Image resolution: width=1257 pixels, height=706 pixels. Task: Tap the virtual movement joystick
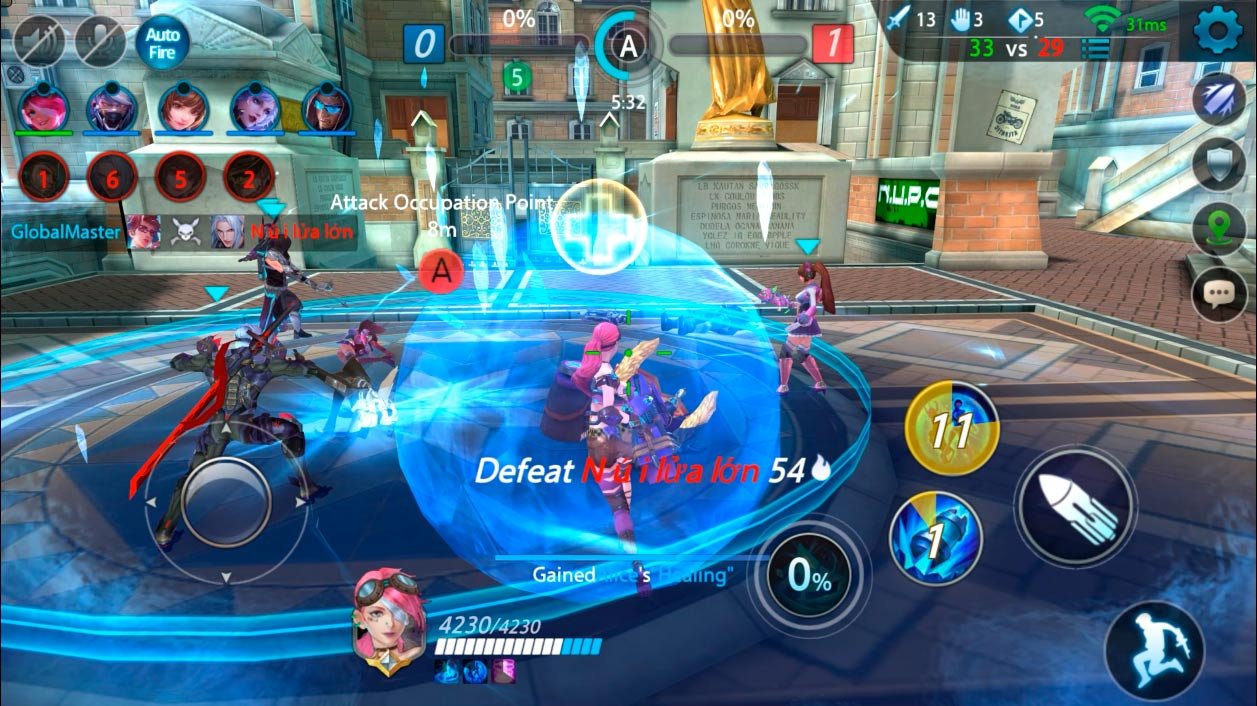[x=226, y=502]
